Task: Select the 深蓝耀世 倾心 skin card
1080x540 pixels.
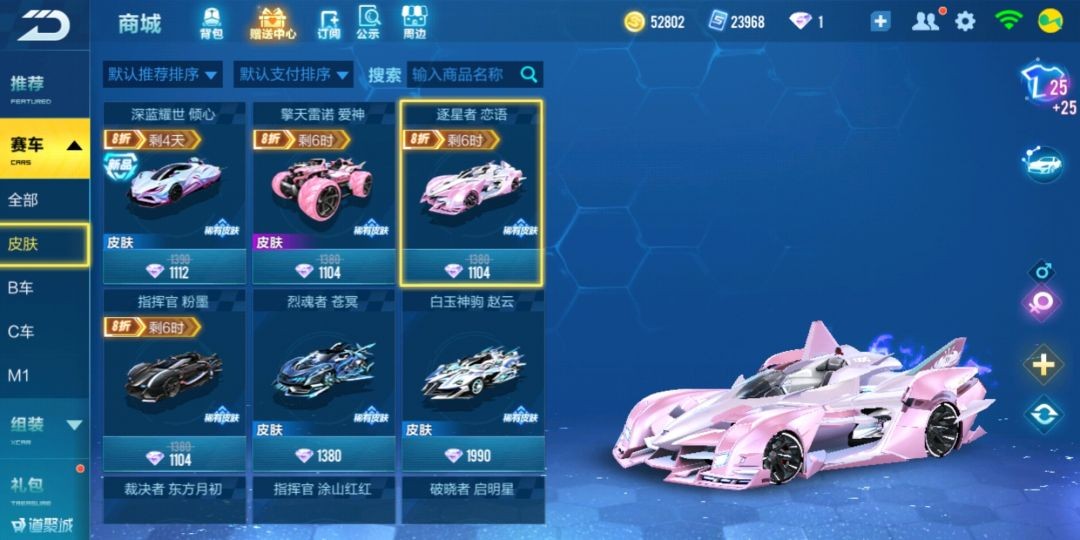Action: 174,192
